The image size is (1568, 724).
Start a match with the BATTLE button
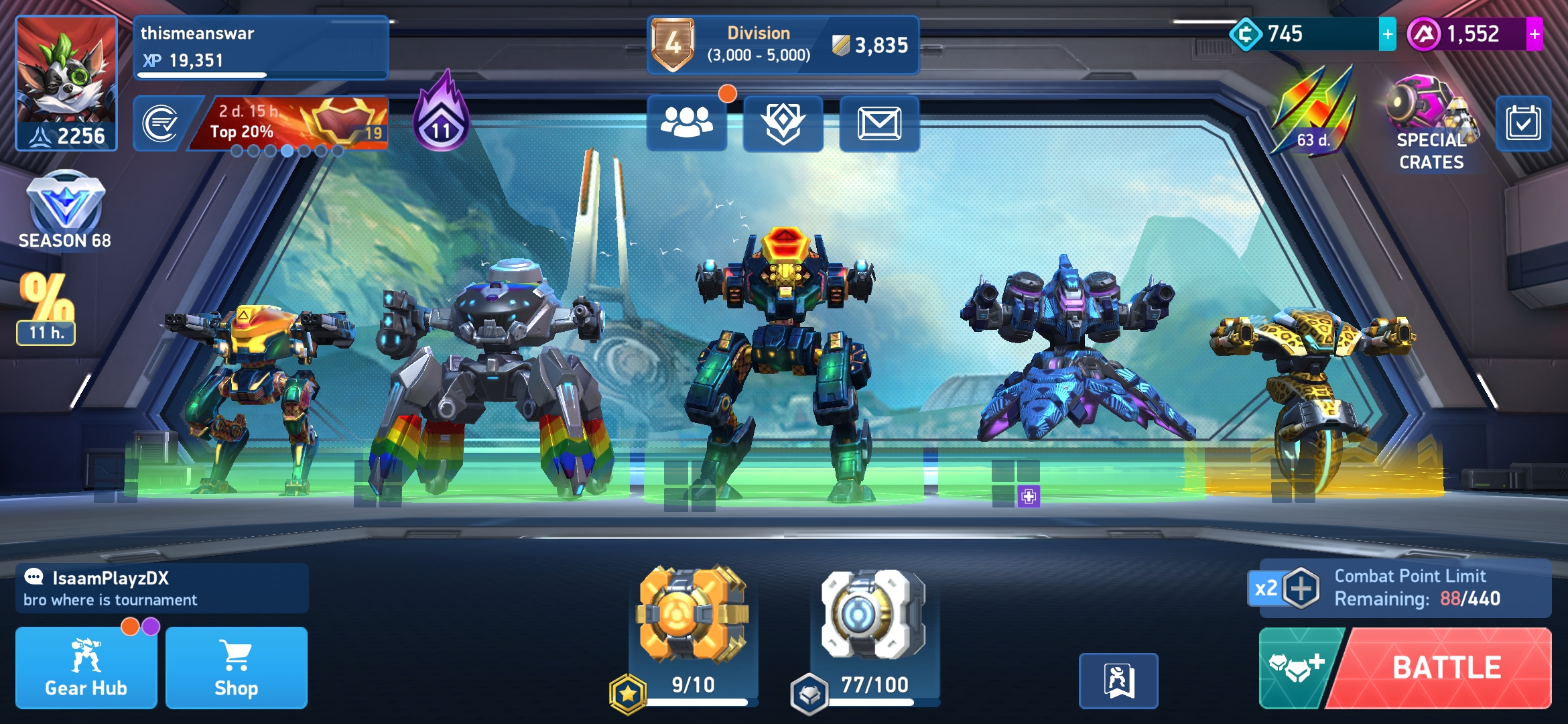1446,668
